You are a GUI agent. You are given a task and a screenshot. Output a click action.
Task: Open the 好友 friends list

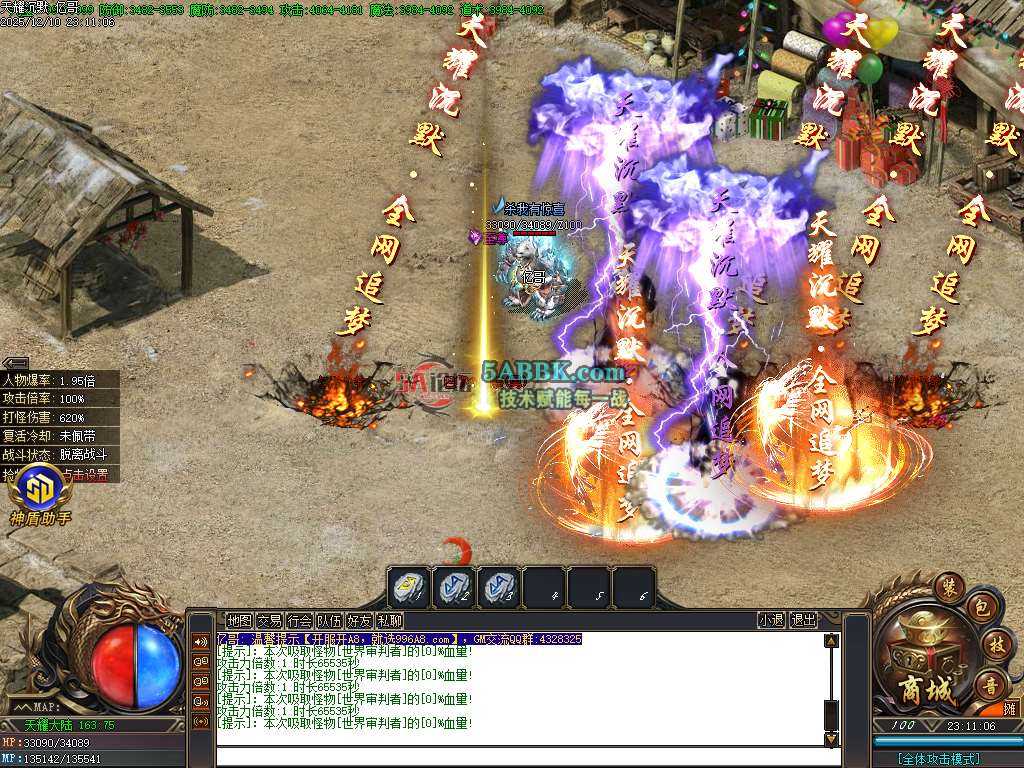click(x=359, y=620)
